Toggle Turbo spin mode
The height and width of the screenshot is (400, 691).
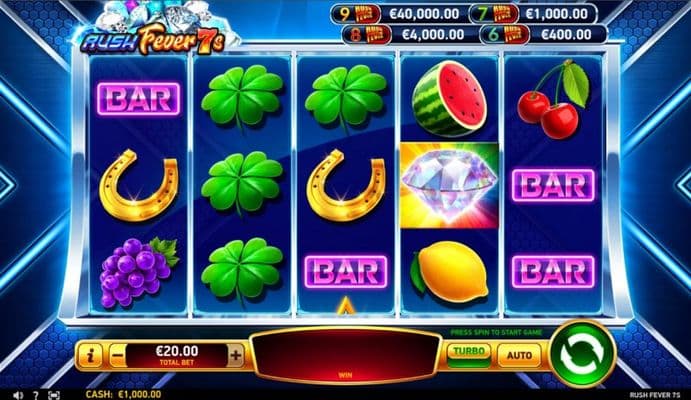click(468, 353)
